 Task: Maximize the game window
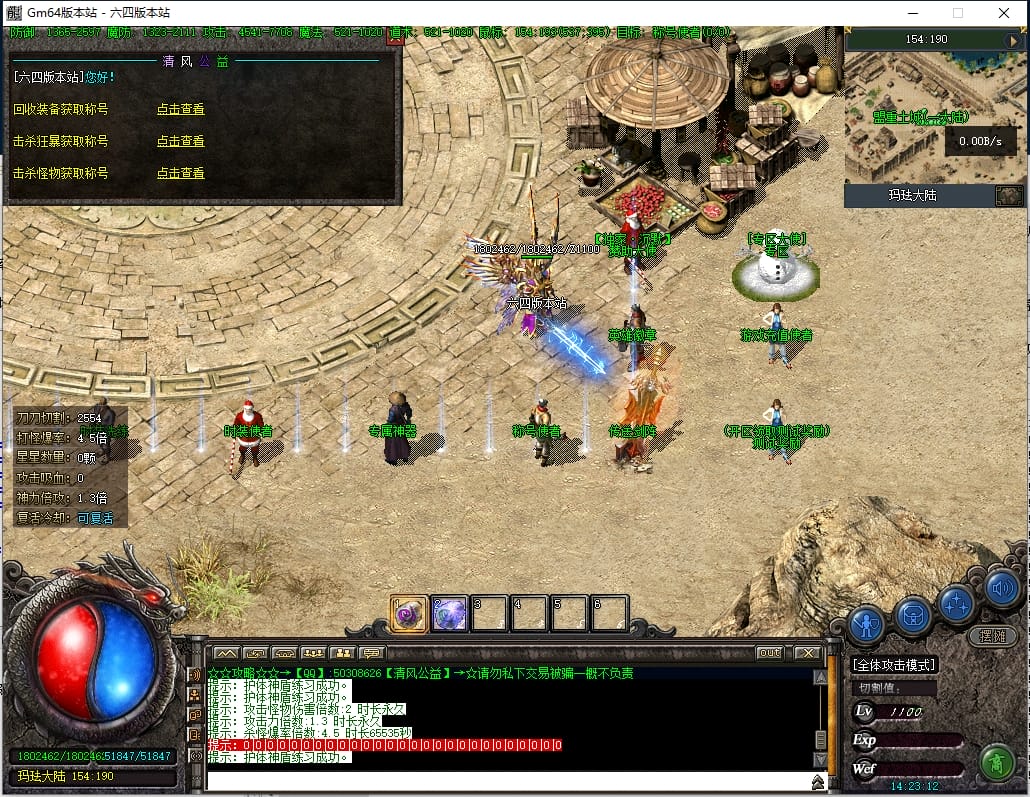957,13
